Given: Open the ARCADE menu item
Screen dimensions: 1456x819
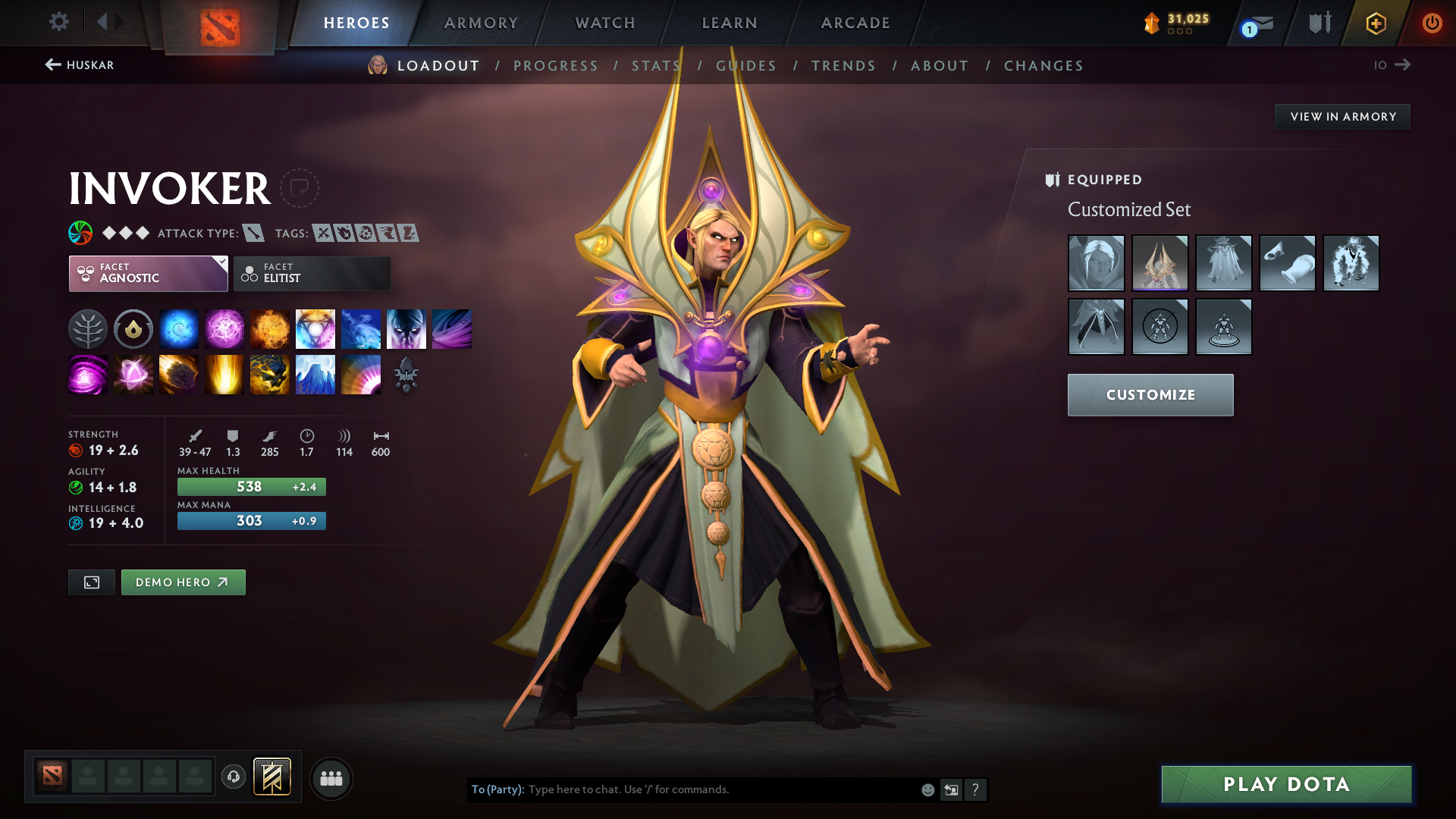Looking at the screenshot, I should [x=855, y=23].
